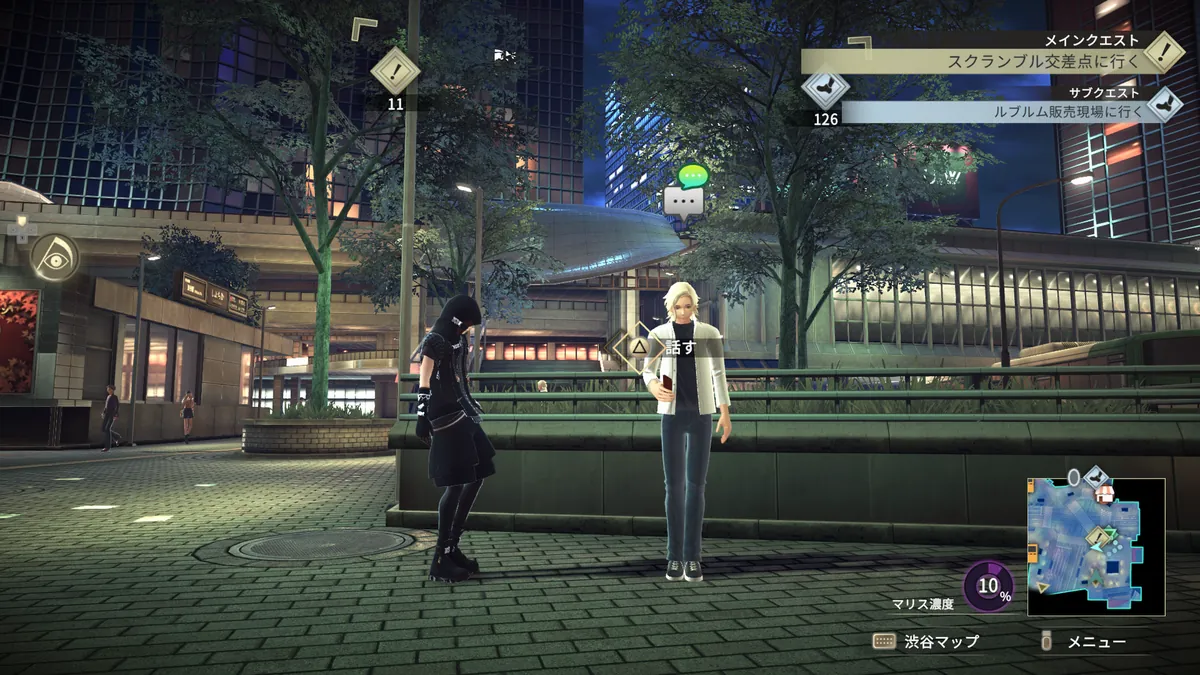
Task: Activate the eye vision ability icon
Action: click(x=54, y=257)
